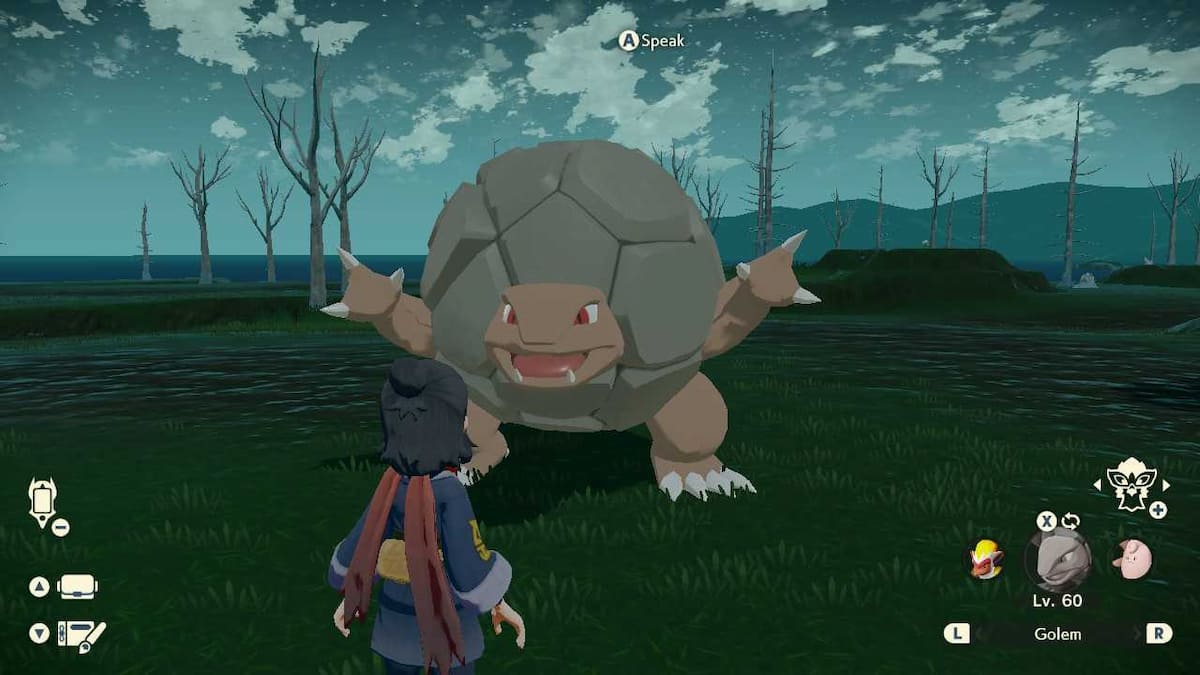Open the Pokédex notebook with brush icon
This screenshot has height=675, width=1200.
tap(80, 634)
